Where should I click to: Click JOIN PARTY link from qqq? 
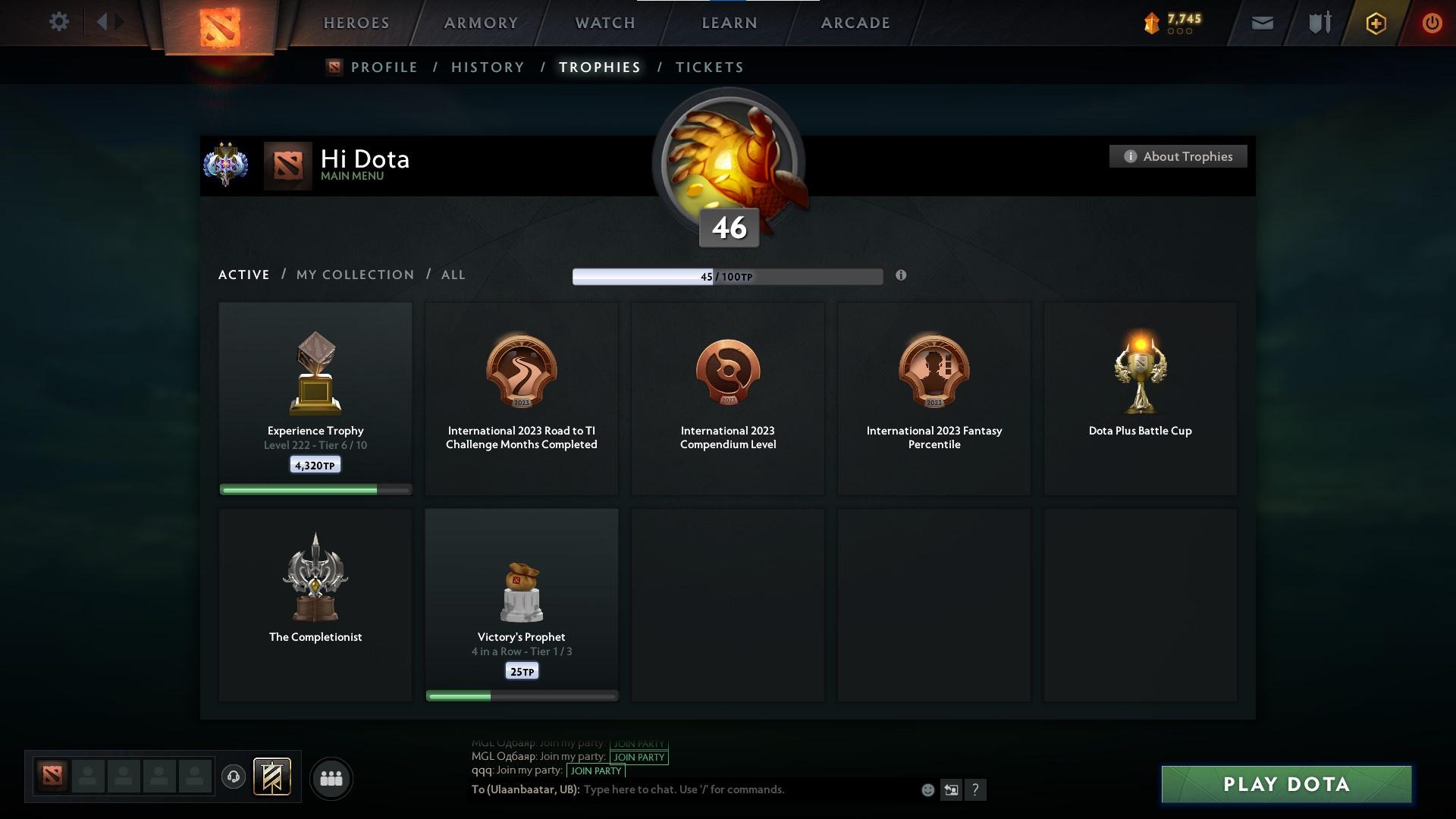point(596,770)
